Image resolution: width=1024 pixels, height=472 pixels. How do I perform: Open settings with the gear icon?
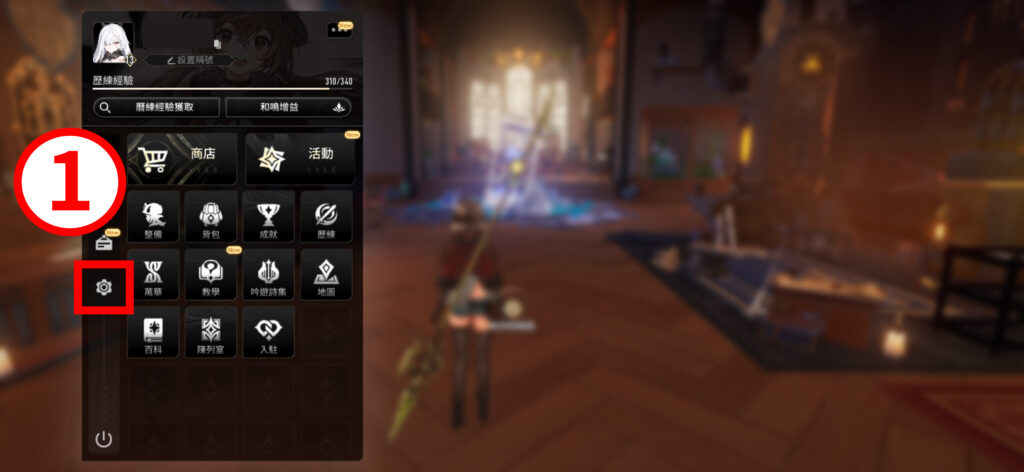click(103, 288)
